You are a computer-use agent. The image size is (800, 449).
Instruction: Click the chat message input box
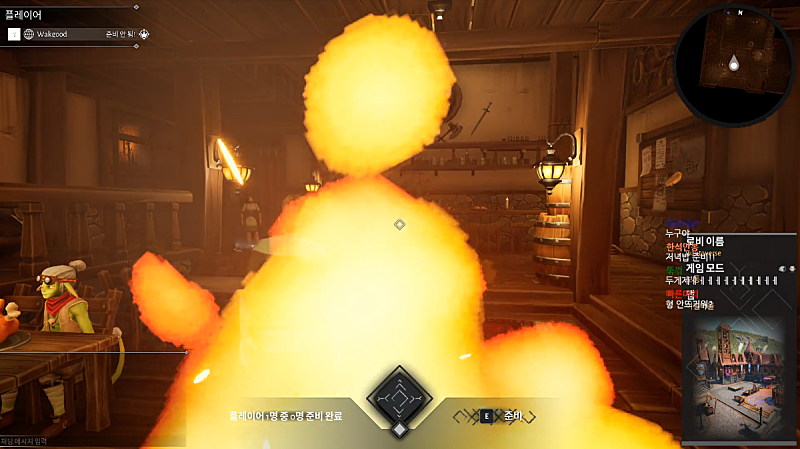pos(60,440)
